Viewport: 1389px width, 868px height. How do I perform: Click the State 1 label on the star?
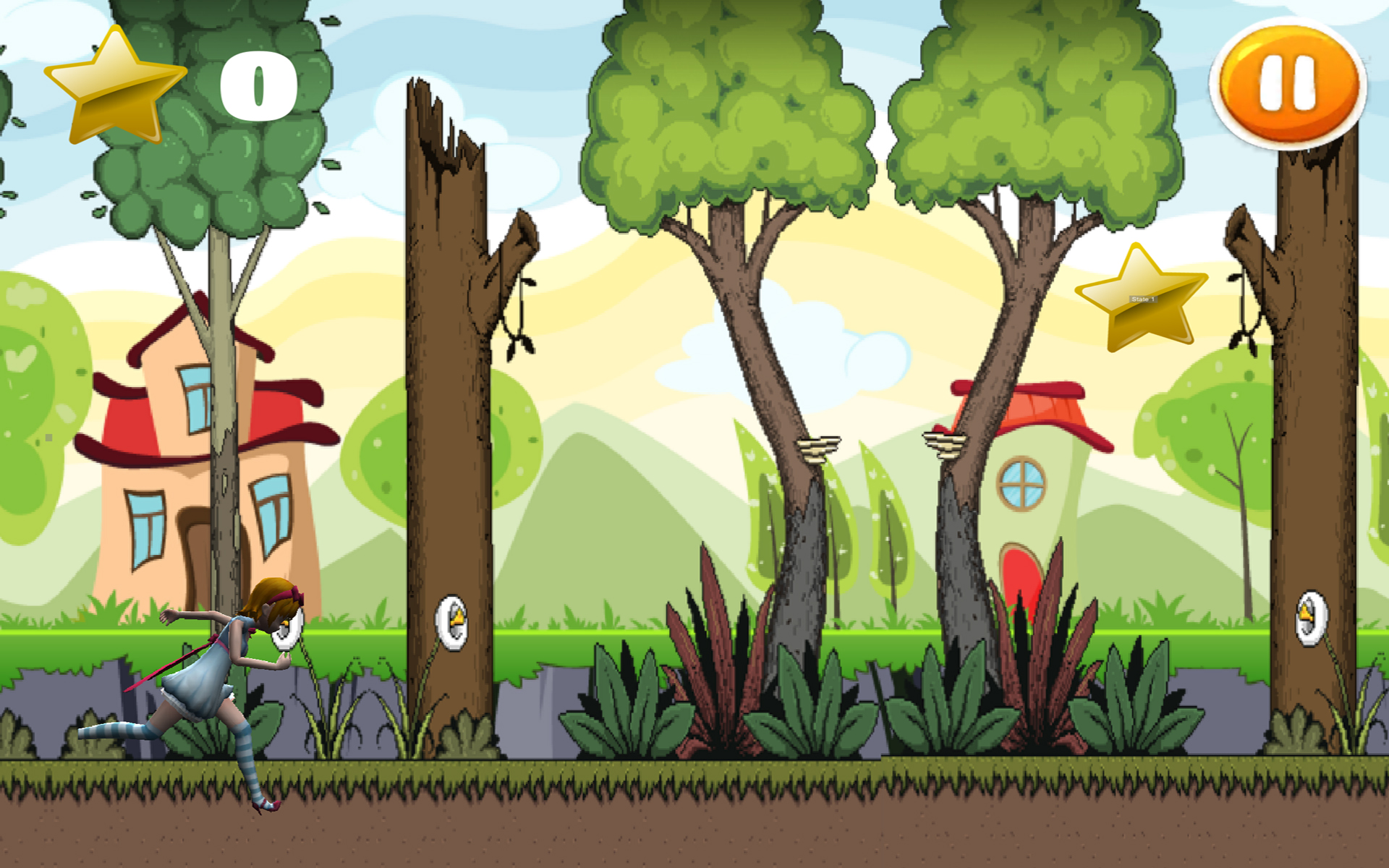(1143, 298)
